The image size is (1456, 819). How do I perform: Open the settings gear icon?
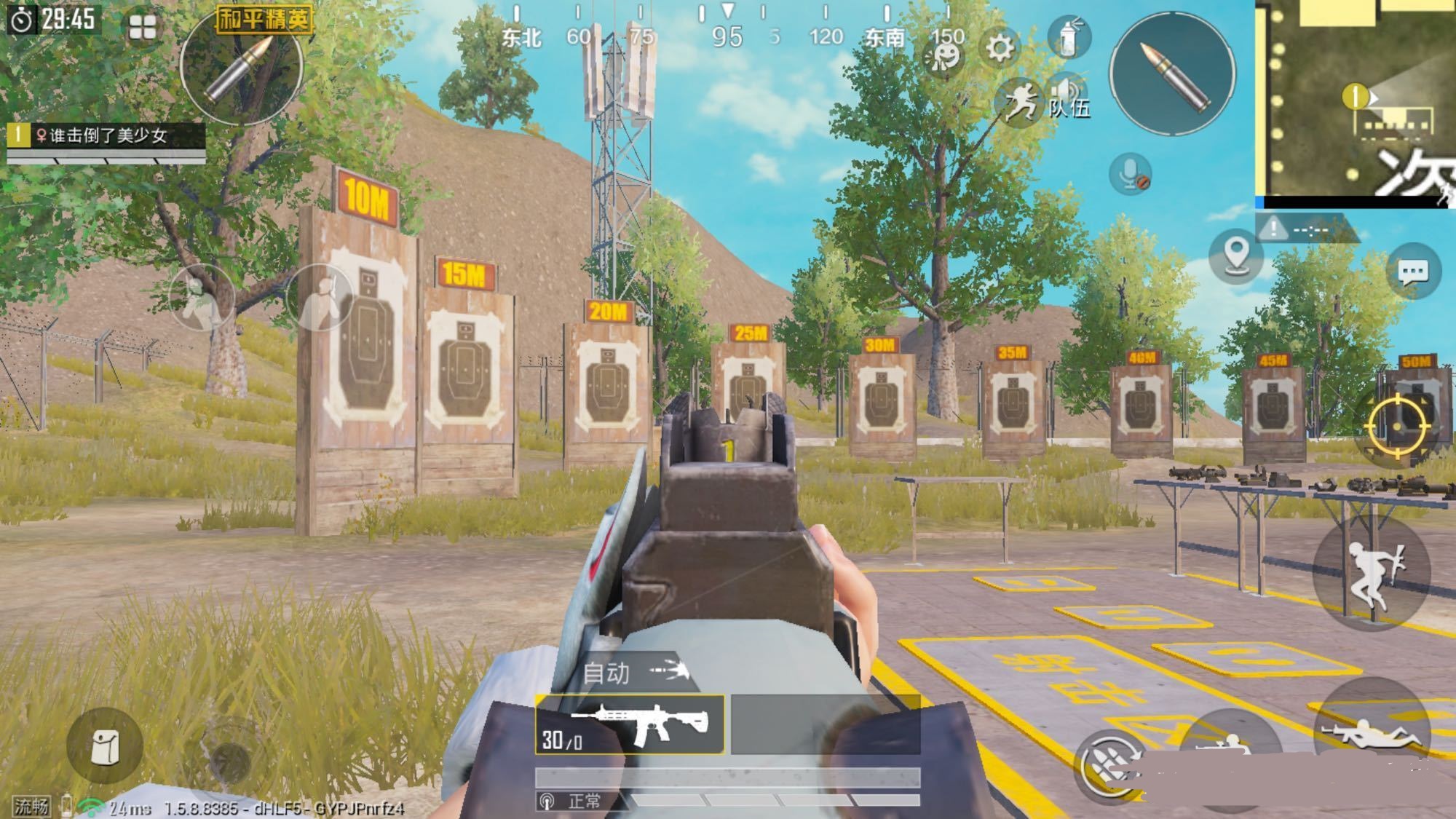(1000, 48)
